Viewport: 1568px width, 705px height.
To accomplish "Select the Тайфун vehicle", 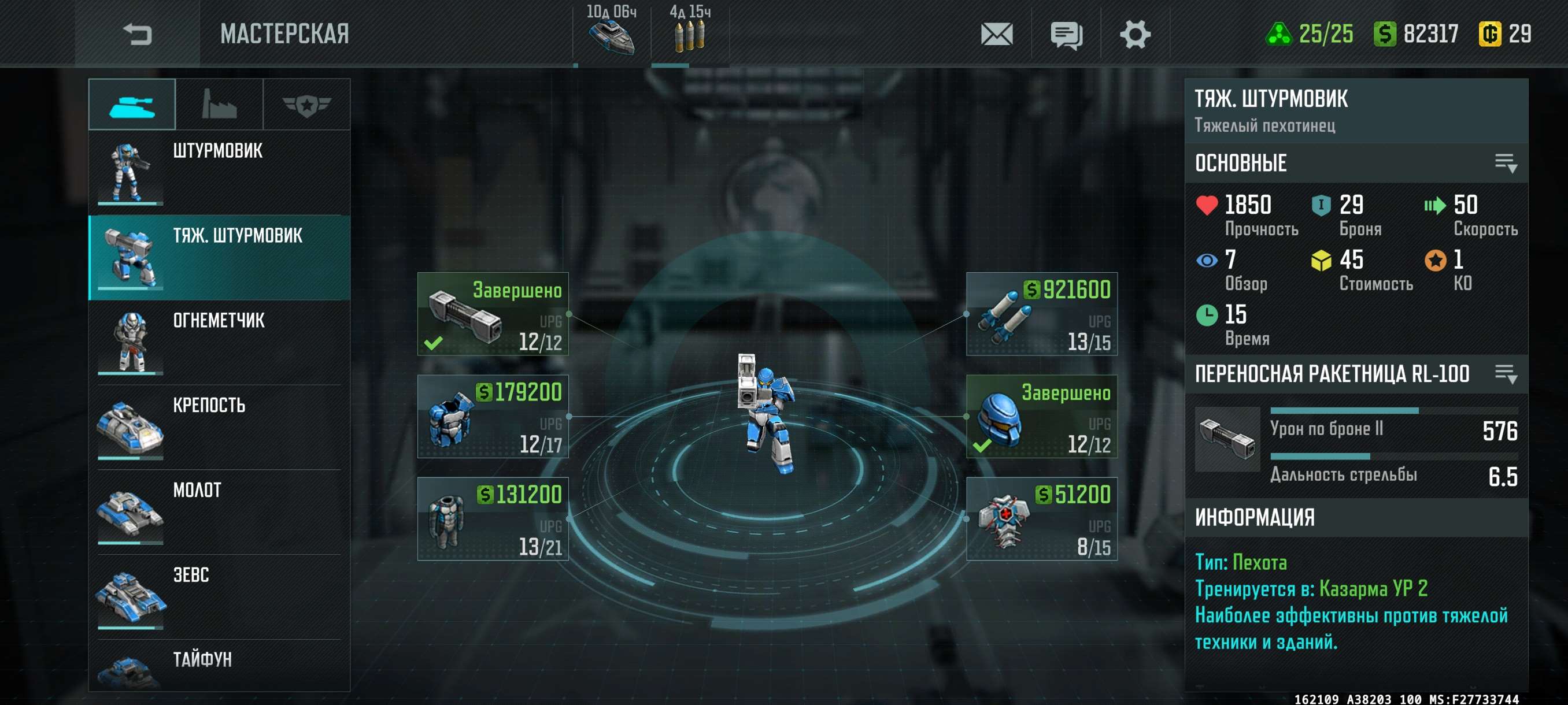I will [219, 666].
